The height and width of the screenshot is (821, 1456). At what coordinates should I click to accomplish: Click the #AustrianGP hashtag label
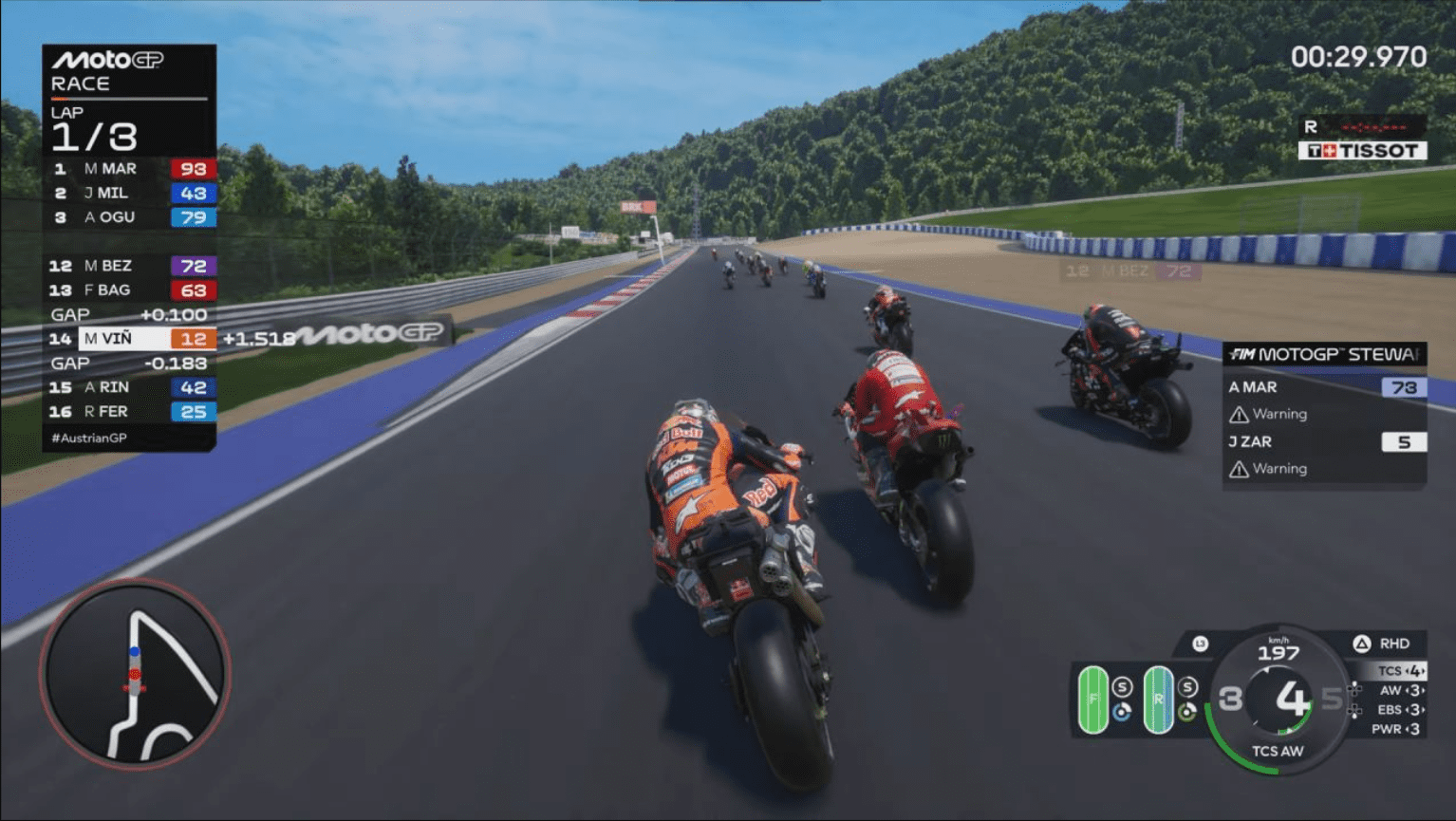click(90, 438)
